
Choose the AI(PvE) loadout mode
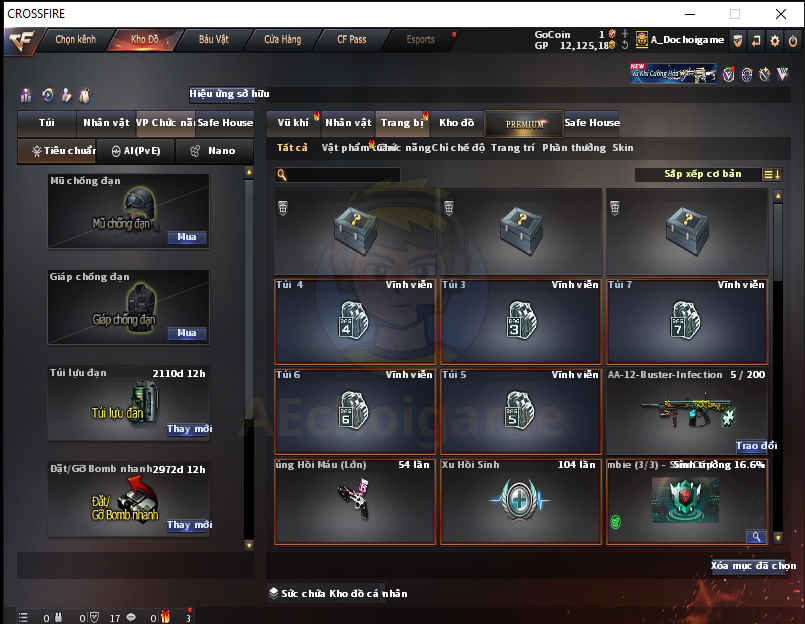(x=135, y=151)
